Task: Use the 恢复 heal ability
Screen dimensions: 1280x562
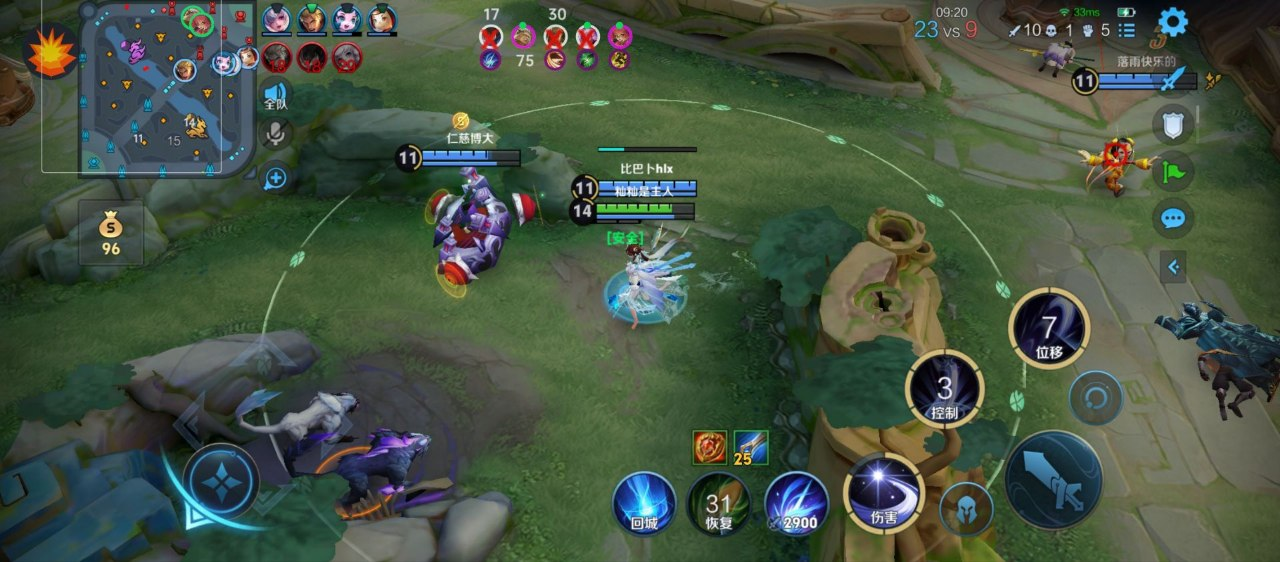Action: point(719,503)
